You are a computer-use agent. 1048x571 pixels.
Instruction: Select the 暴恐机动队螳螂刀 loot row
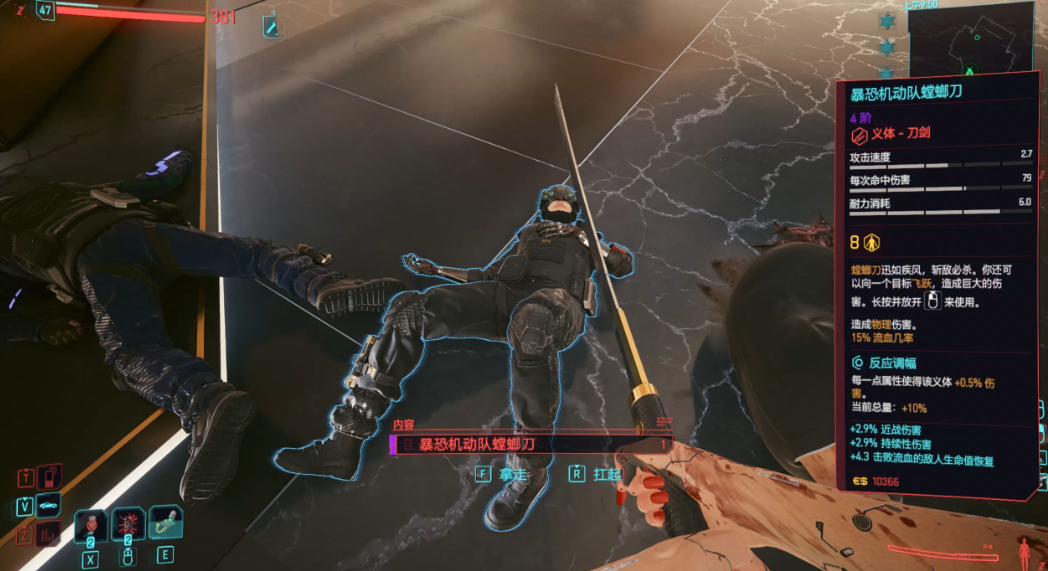point(529,445)
